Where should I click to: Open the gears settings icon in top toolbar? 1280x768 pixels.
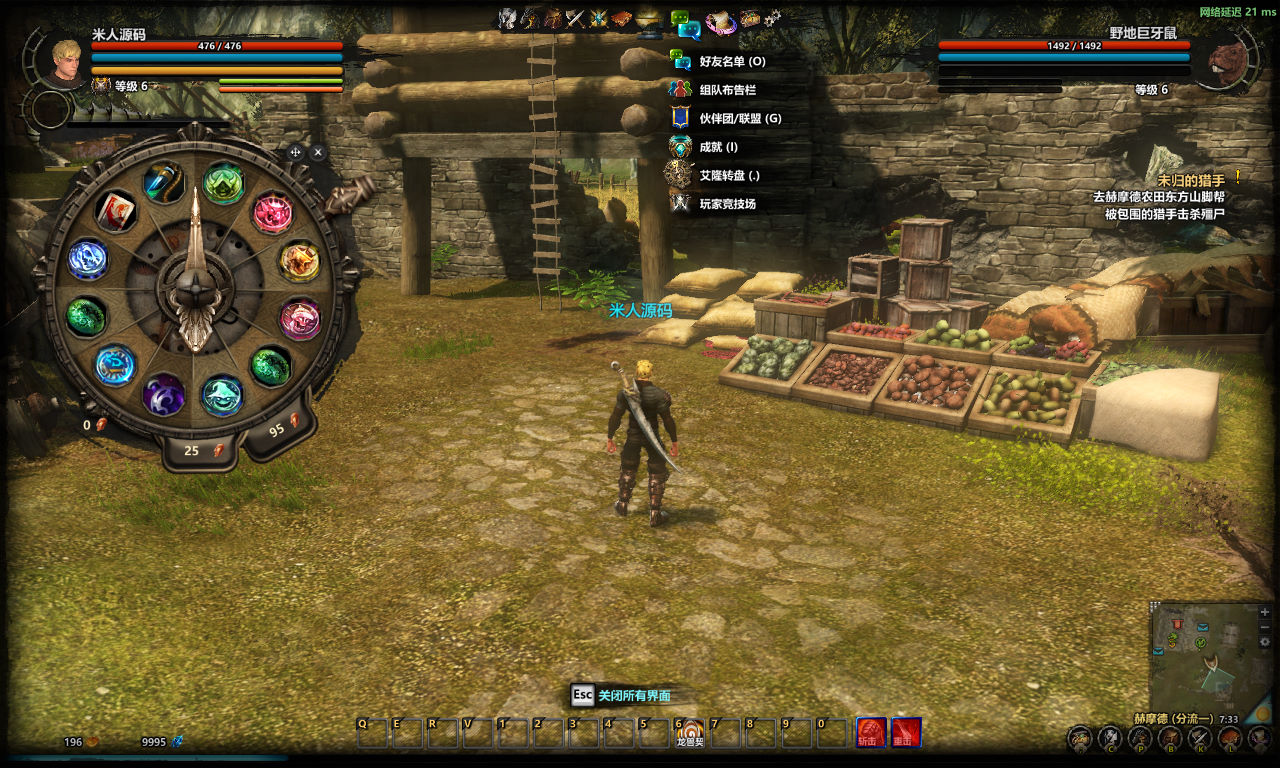[x=773, y=19]
